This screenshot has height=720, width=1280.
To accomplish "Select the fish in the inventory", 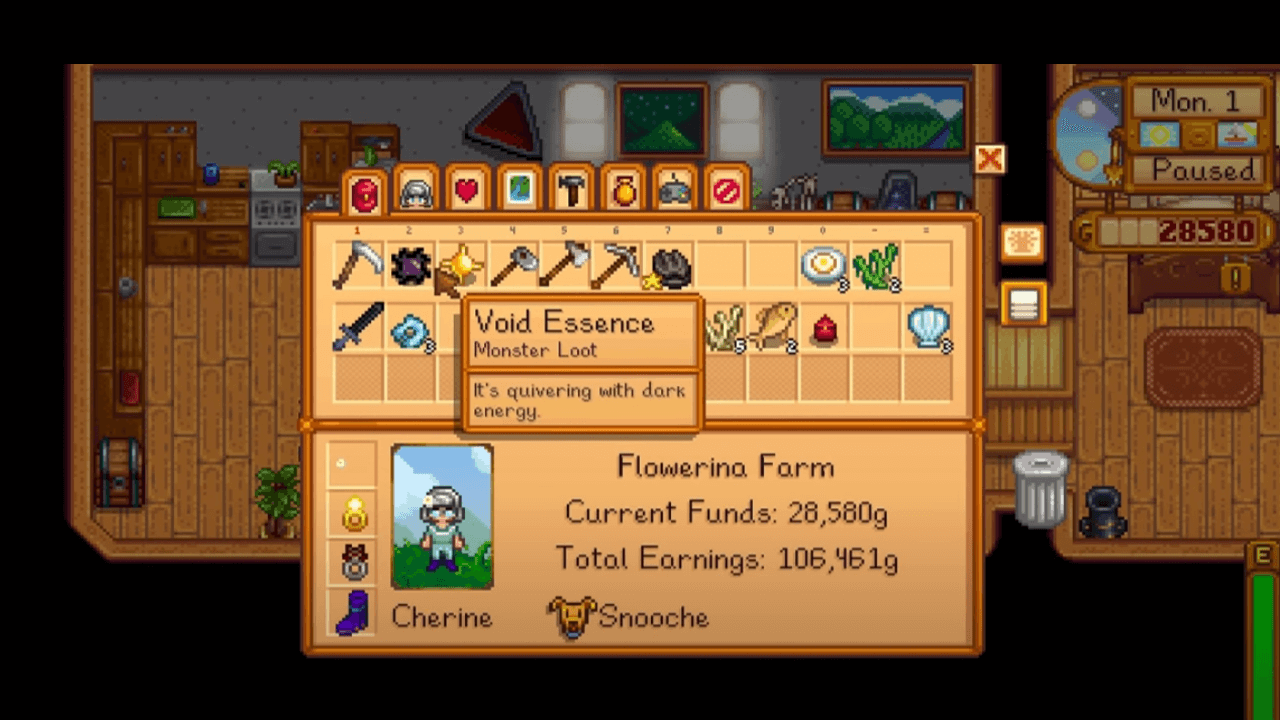I will (x=775, y=330).
